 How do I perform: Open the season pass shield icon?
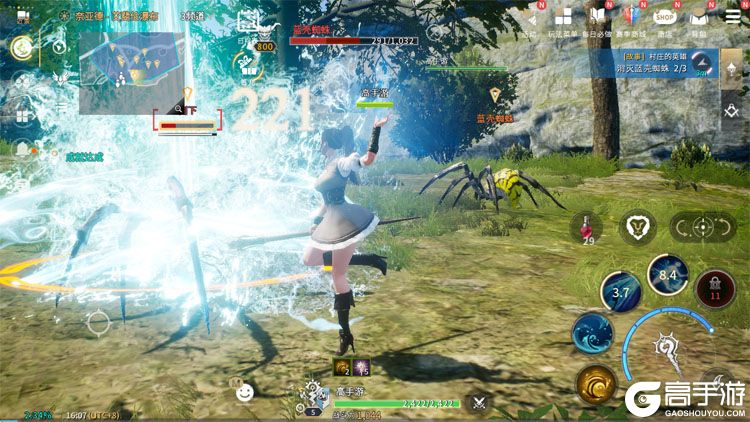click(x=631, y=17)
